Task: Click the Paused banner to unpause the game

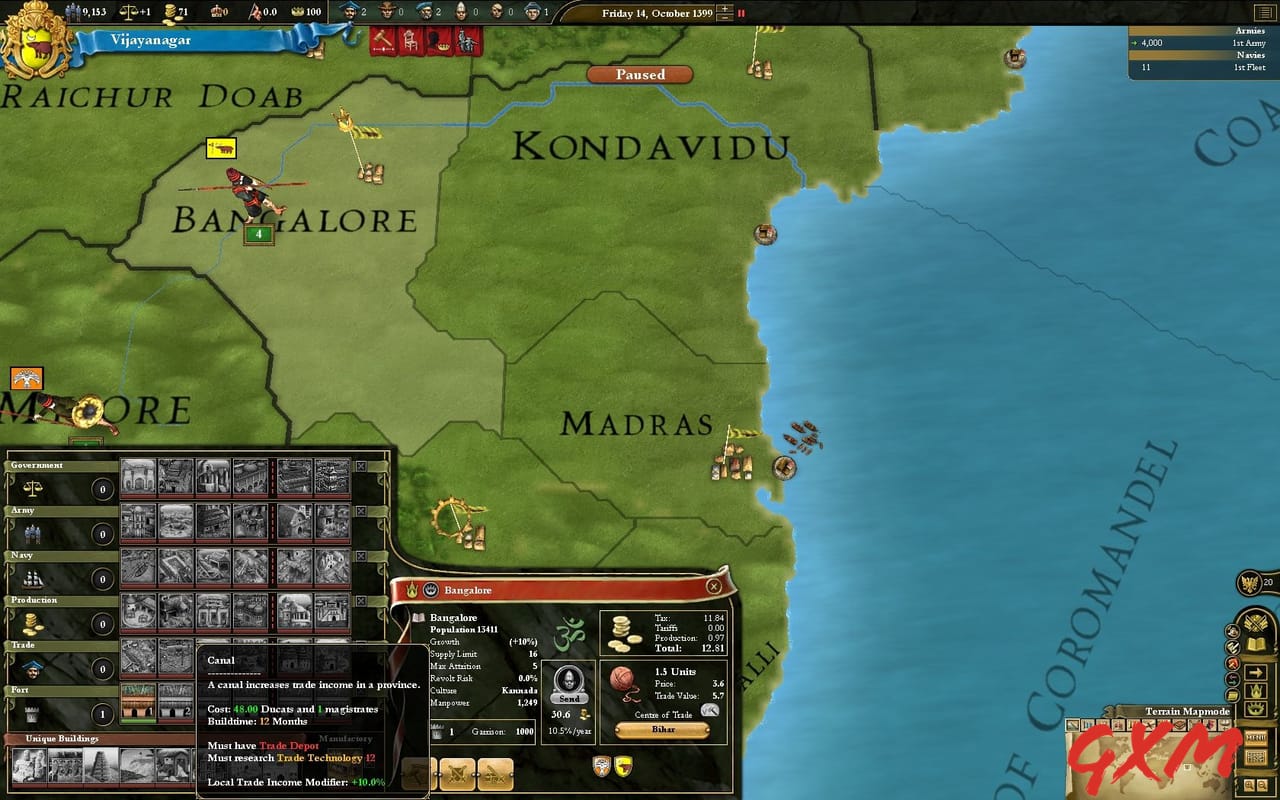Action: tap(639, 74)
